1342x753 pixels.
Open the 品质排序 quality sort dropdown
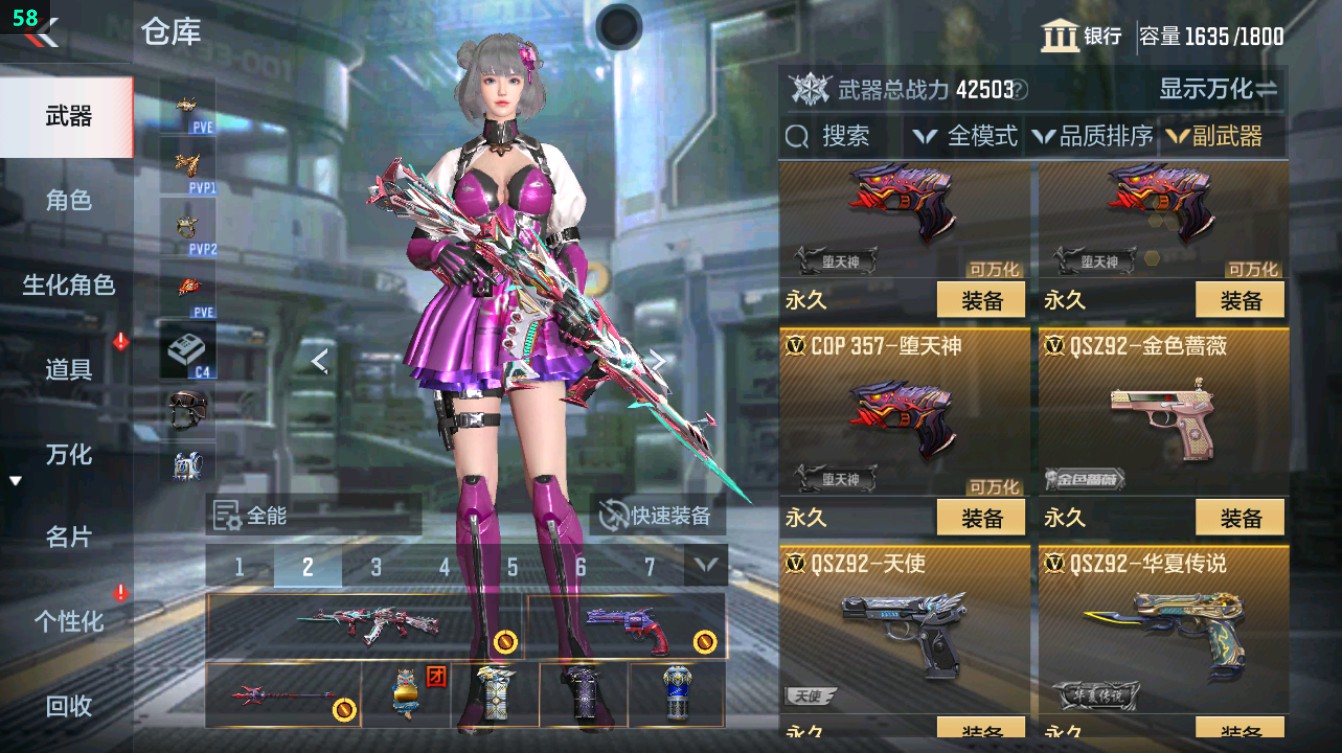pyautogui.click(x=1096, y=134)
